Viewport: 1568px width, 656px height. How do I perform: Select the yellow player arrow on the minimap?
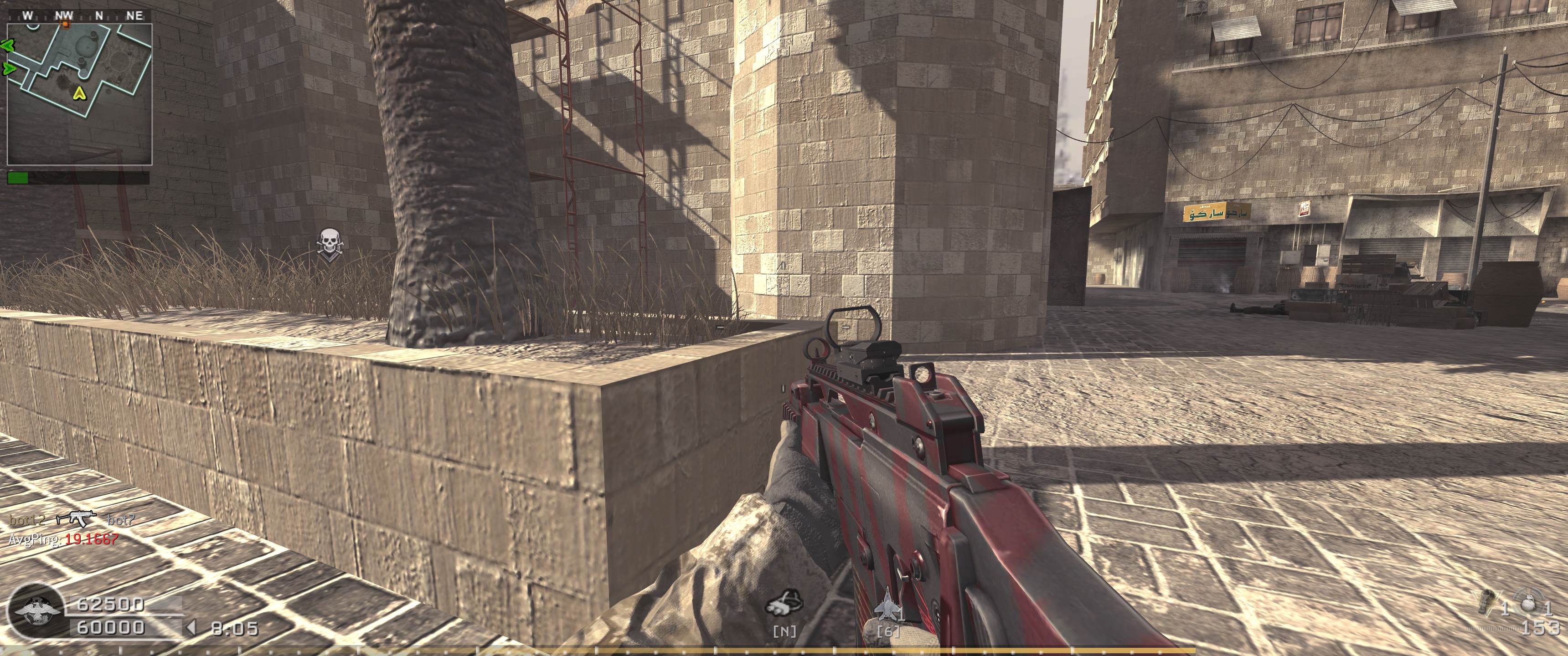click(x=78, y=93)
